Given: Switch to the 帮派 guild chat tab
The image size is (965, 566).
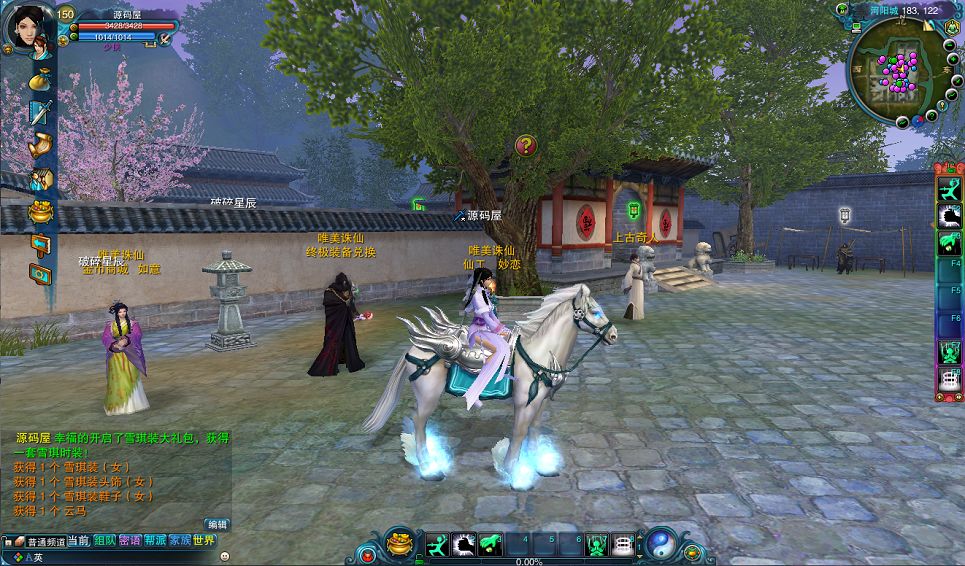Looking at the screenshot, I should 155,541.
